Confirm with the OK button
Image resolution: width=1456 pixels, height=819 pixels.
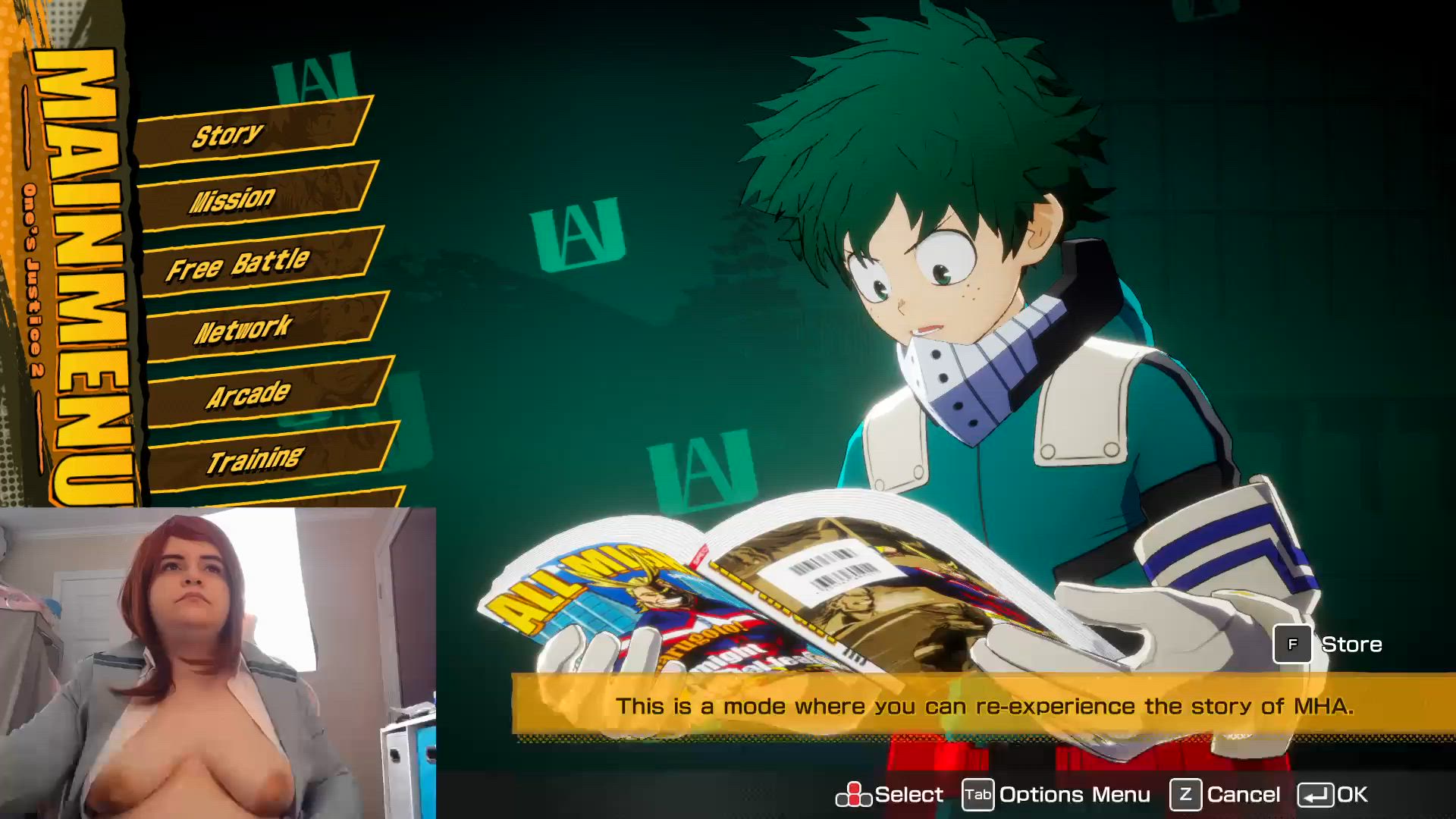point(1332,795)
